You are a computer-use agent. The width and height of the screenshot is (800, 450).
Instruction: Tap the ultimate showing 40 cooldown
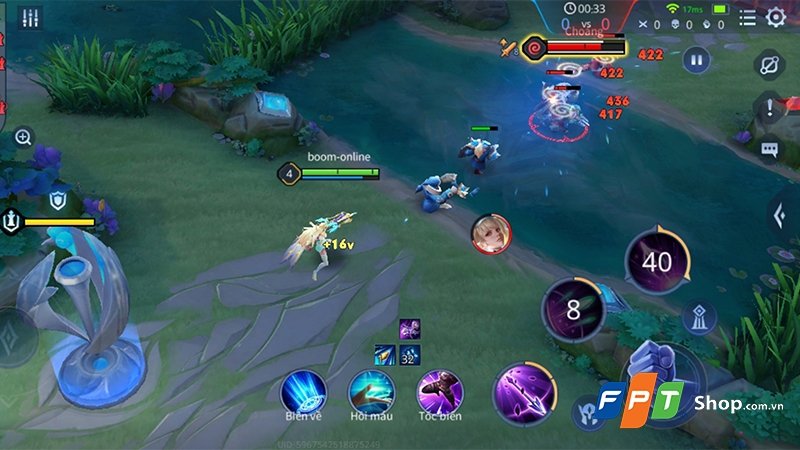point(657,262)
